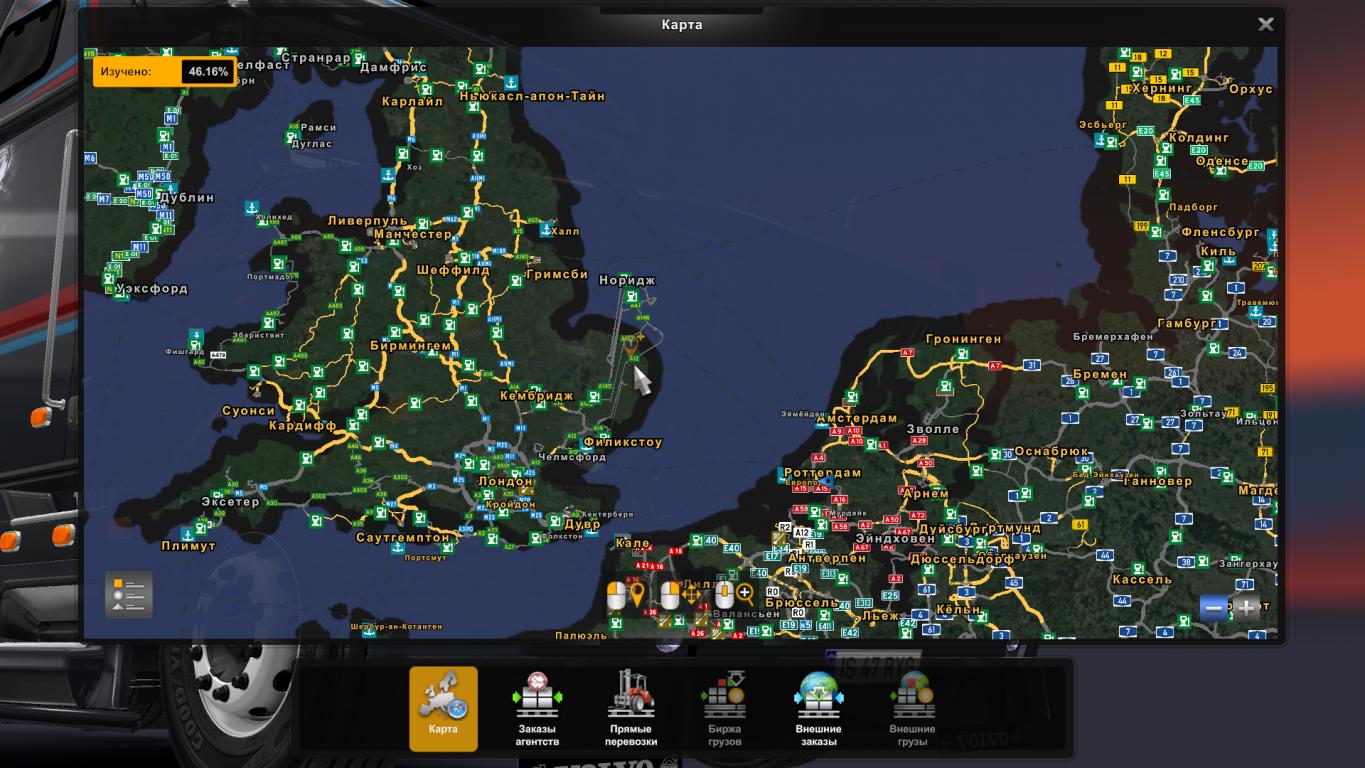
Task: Click the Amsterdam city label on map
Action: [856, 418]
